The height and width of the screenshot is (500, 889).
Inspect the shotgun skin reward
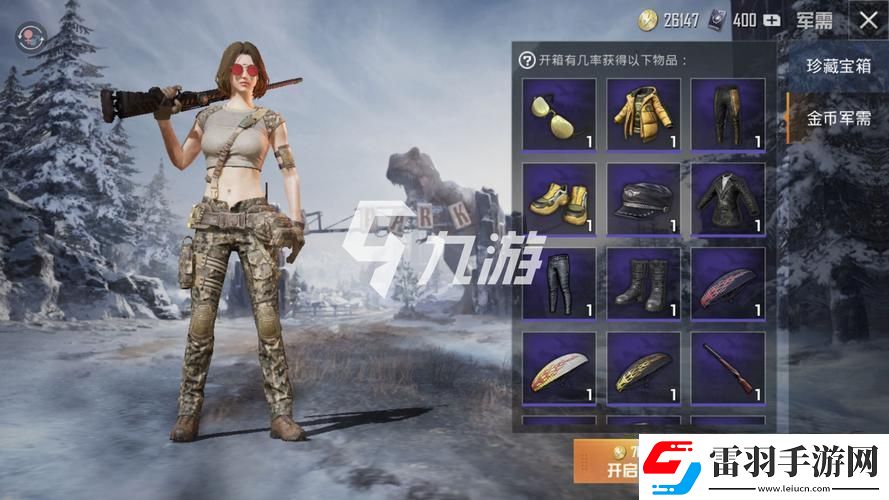click(728, 367)
